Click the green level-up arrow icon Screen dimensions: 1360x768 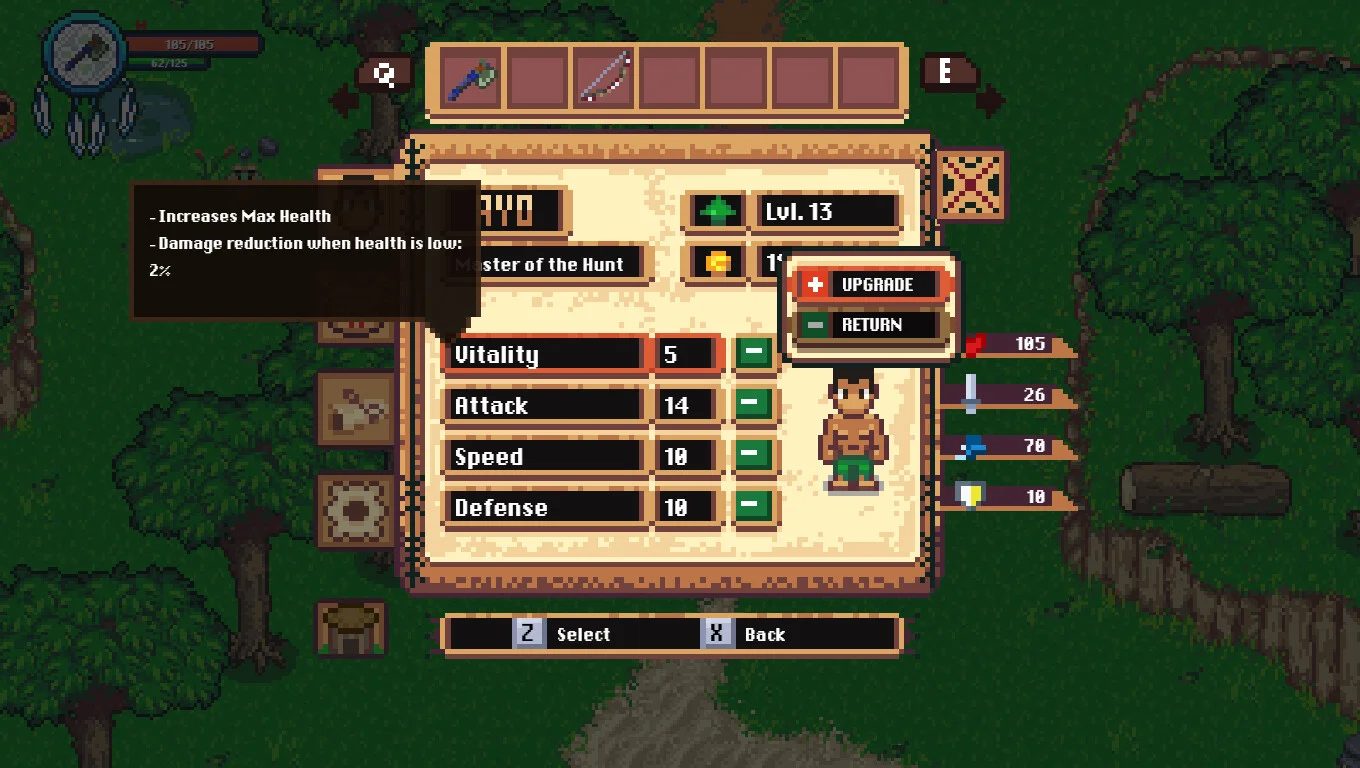pos(717,212)
